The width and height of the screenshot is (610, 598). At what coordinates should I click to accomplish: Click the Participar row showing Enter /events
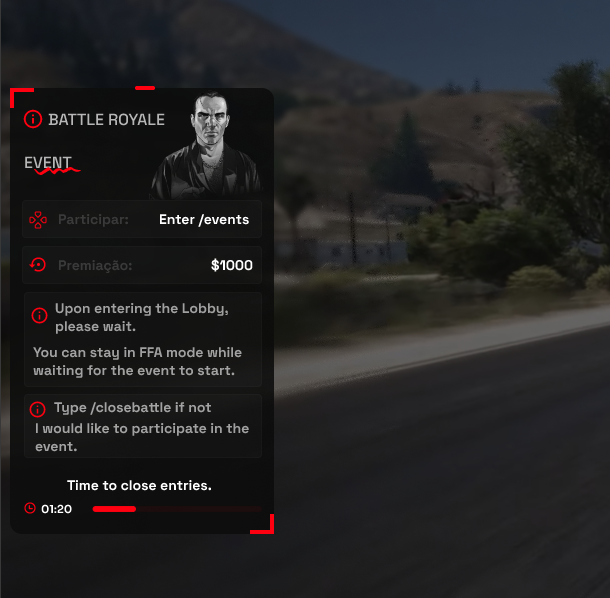(142, 219)
